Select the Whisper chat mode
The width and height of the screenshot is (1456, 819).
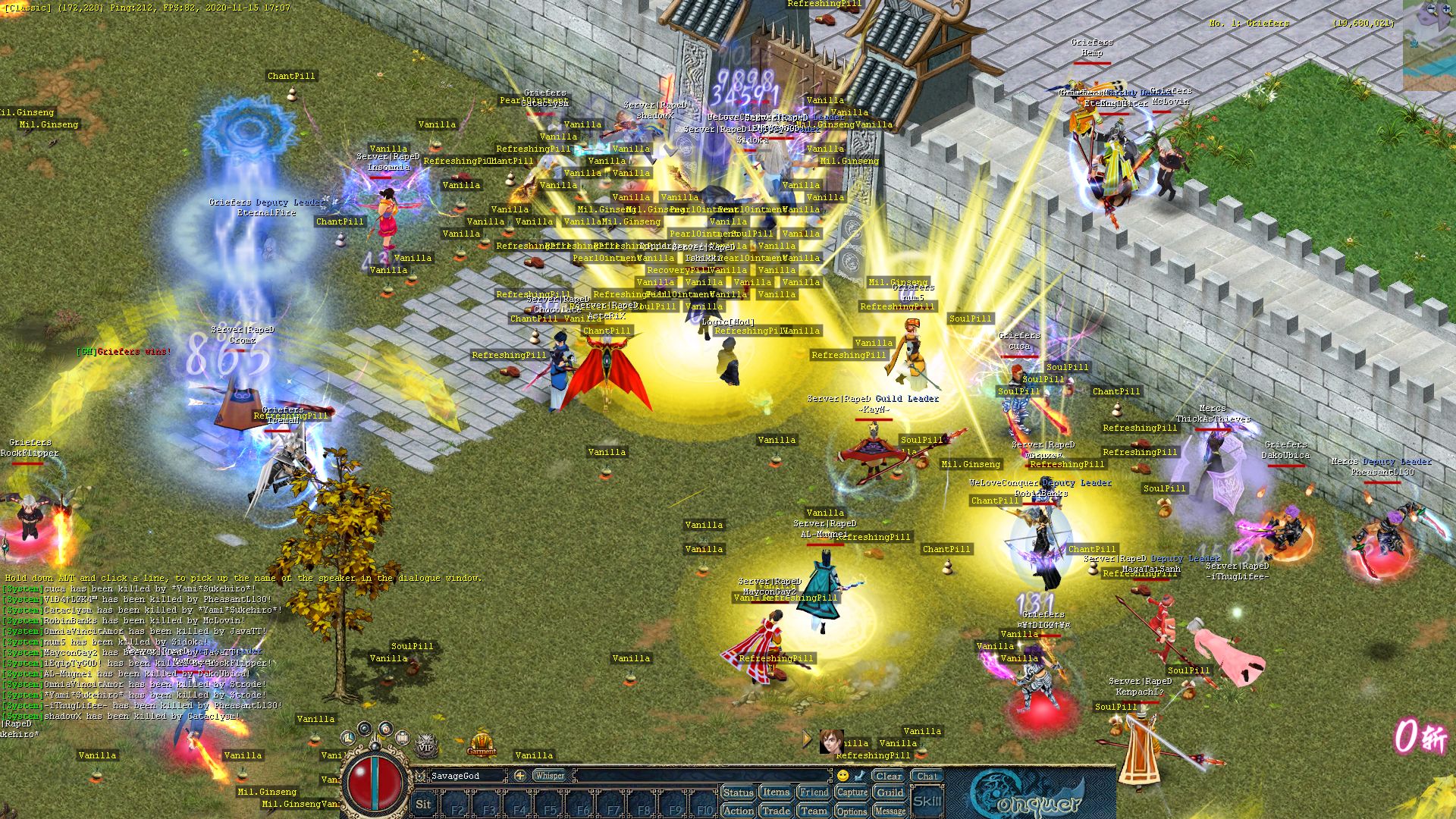point(549,776)
